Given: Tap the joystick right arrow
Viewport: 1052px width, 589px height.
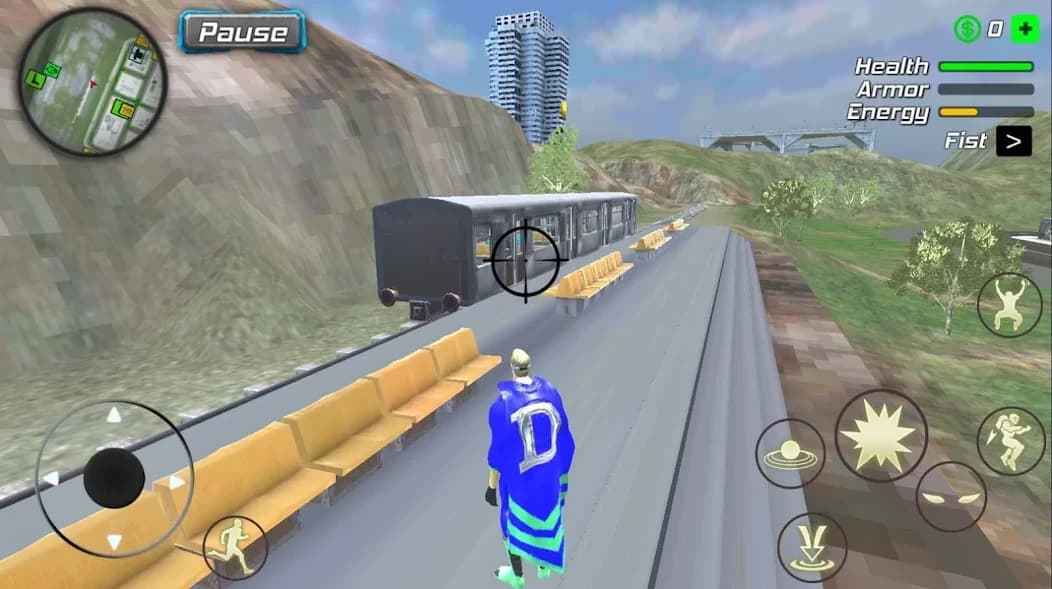Looking at the screenshot, I should point(176,482).
